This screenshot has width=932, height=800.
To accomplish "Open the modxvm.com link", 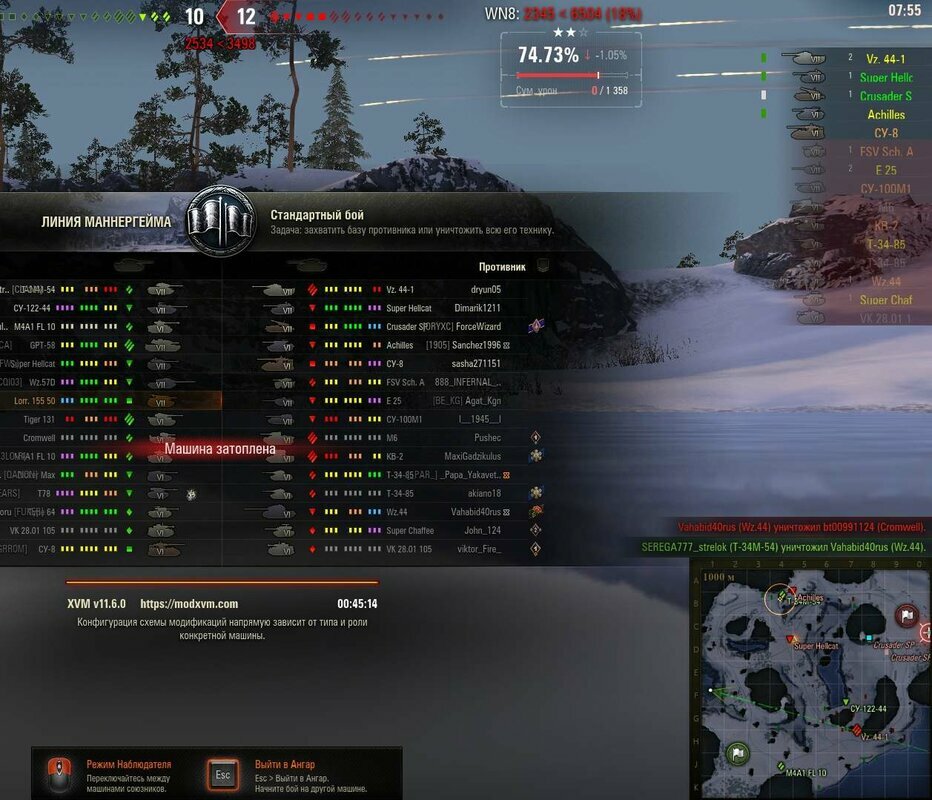I will tap(189, 604).
